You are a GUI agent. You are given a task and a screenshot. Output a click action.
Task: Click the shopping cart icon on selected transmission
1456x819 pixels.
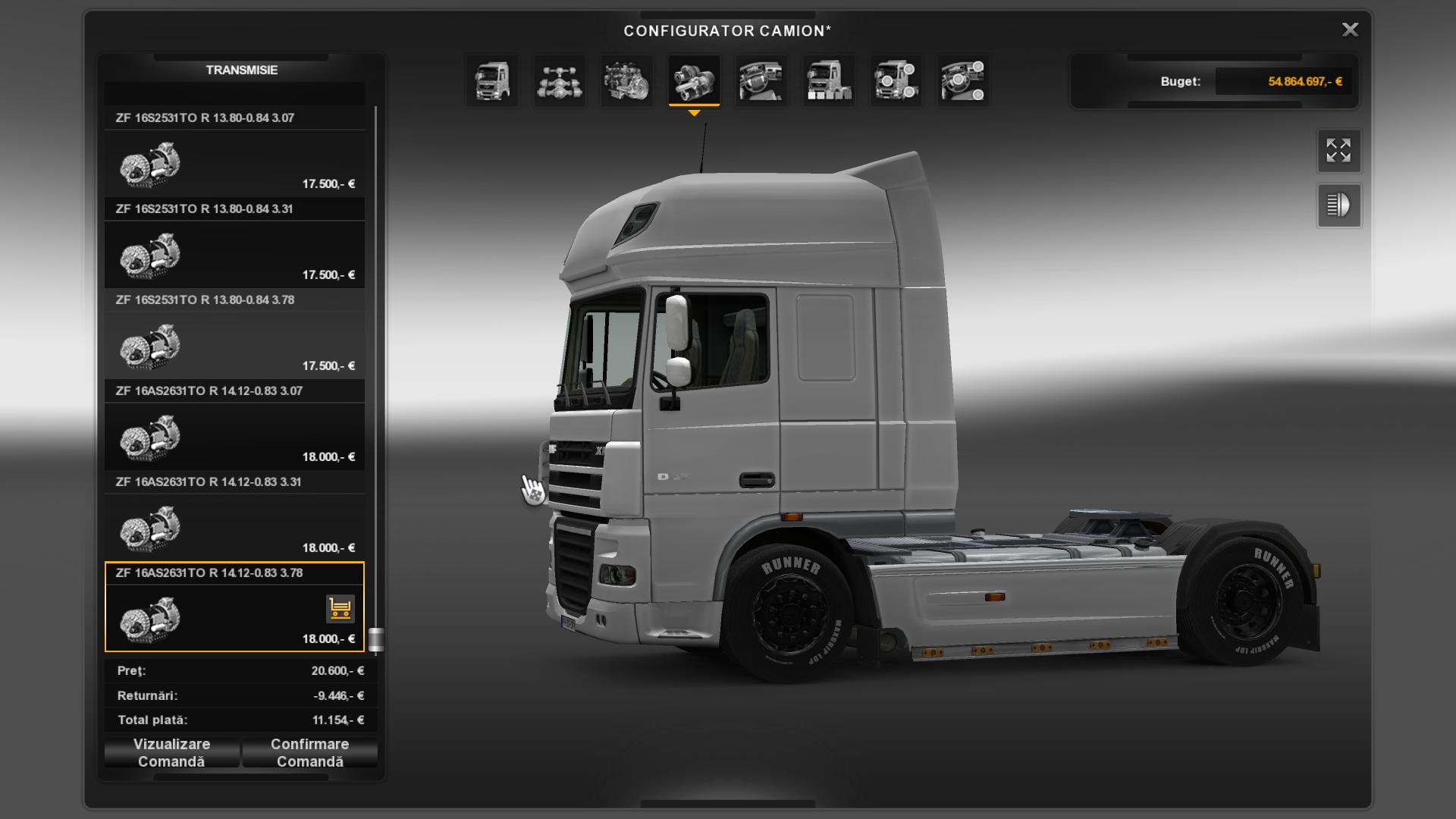point(340,608)
